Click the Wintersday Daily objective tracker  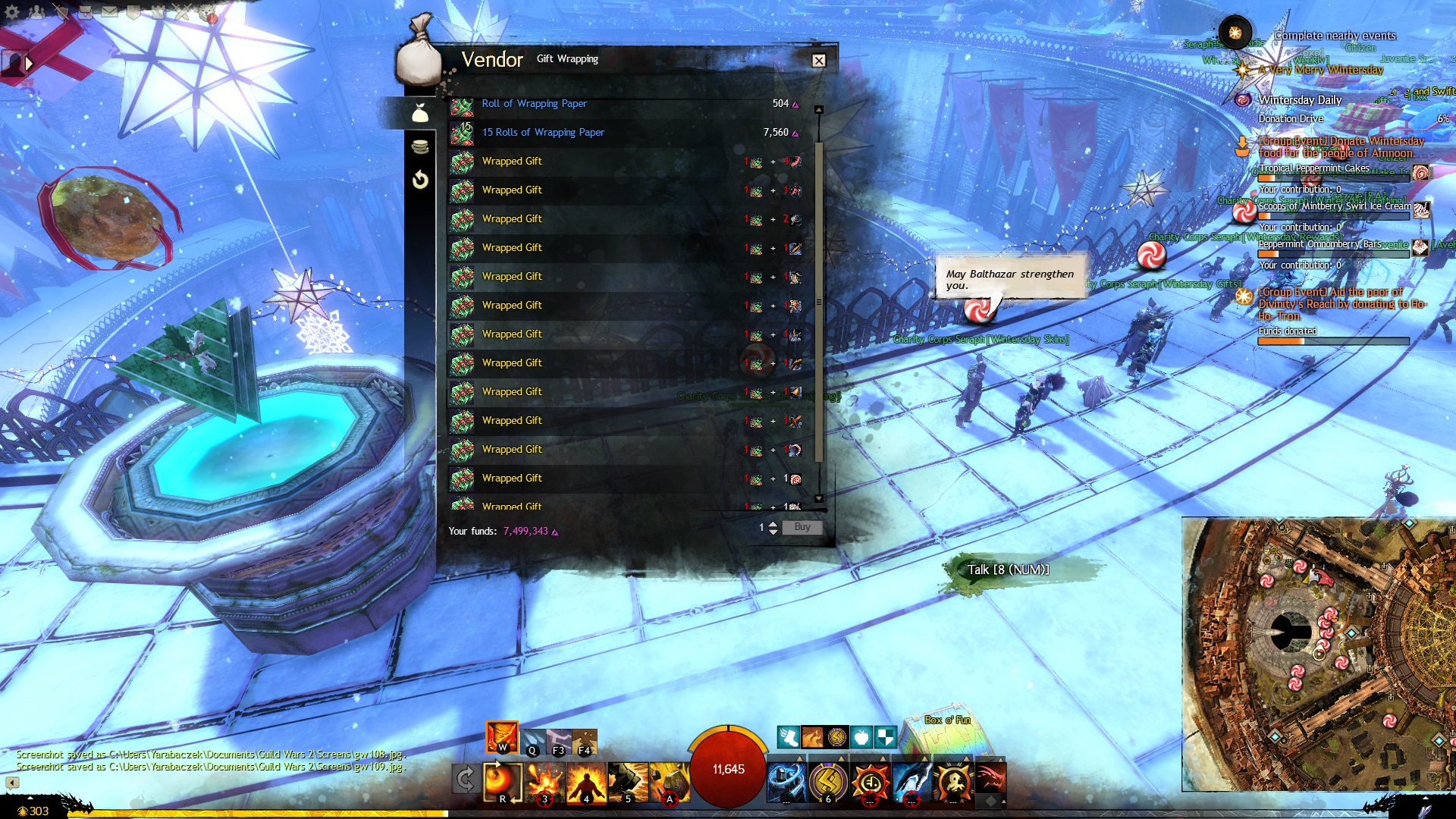coord(1300,100)
